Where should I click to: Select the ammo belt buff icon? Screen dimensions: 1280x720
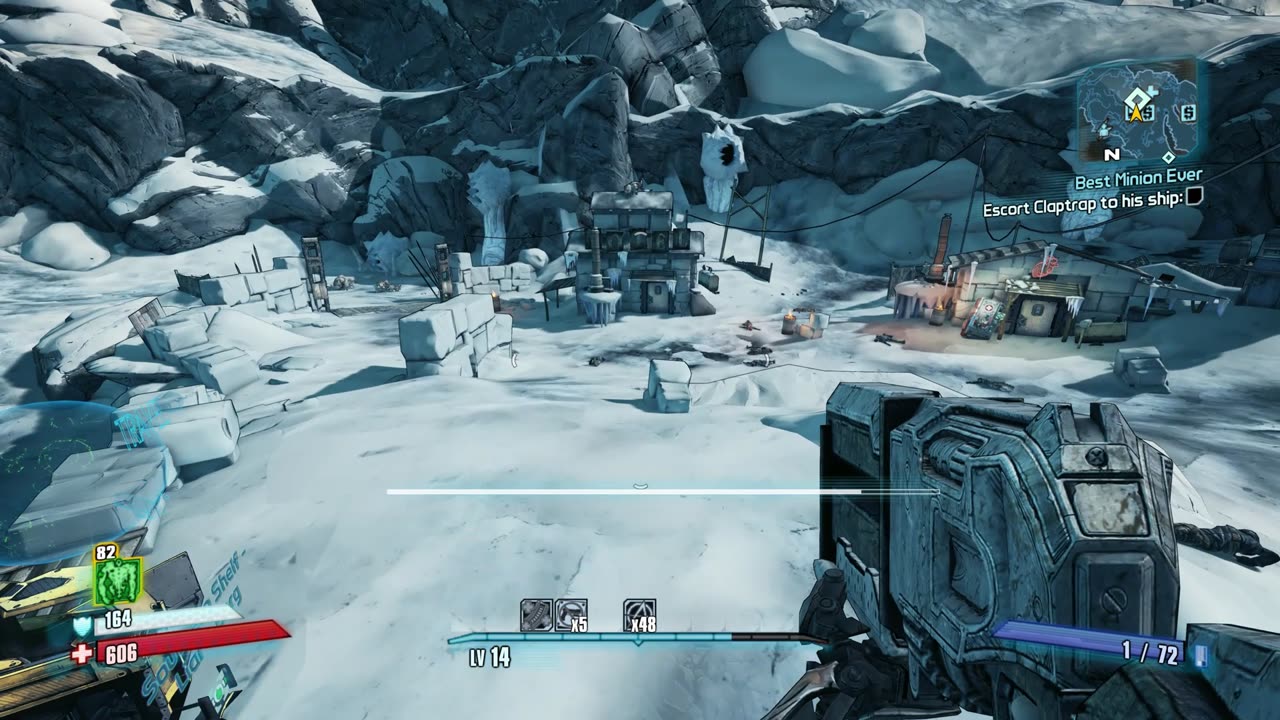[x=536, y=615]
